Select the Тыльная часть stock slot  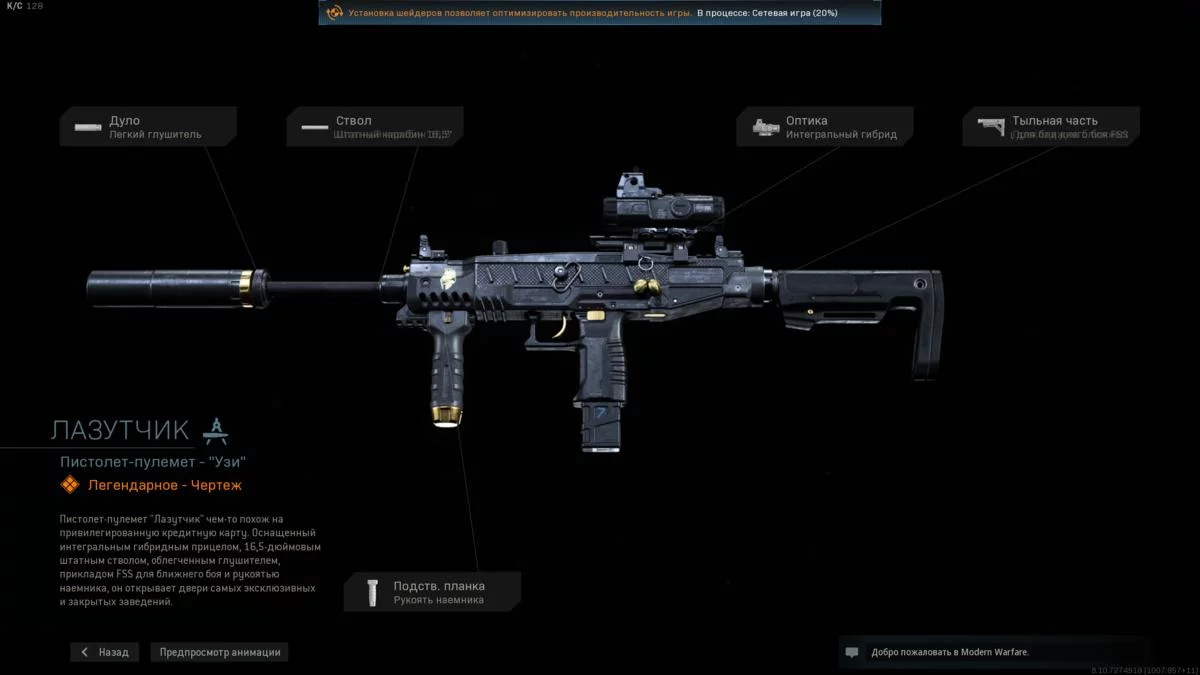click(1051, 127)
